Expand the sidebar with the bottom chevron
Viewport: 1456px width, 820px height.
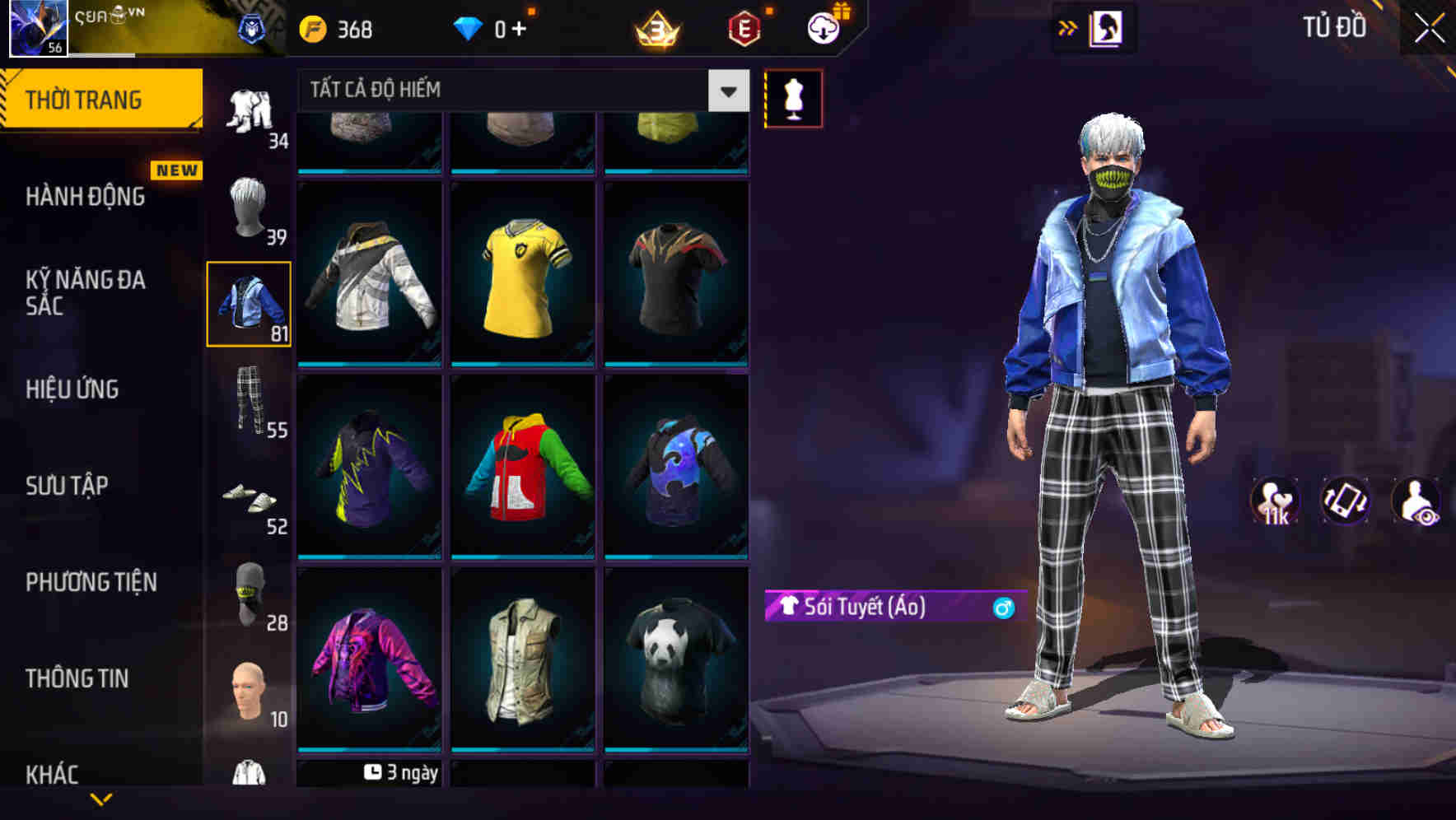[x=103, y=800]
